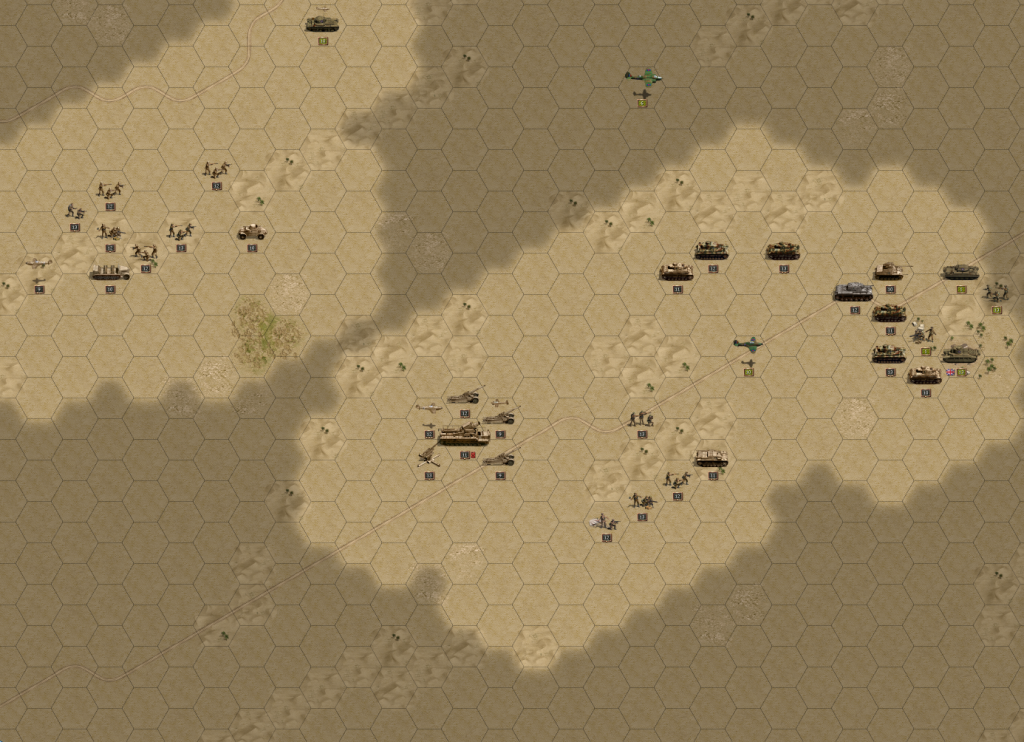Select the large self-propelled gun with red marker
Viewport: 1024px width, 742px height.
[463, 435]
